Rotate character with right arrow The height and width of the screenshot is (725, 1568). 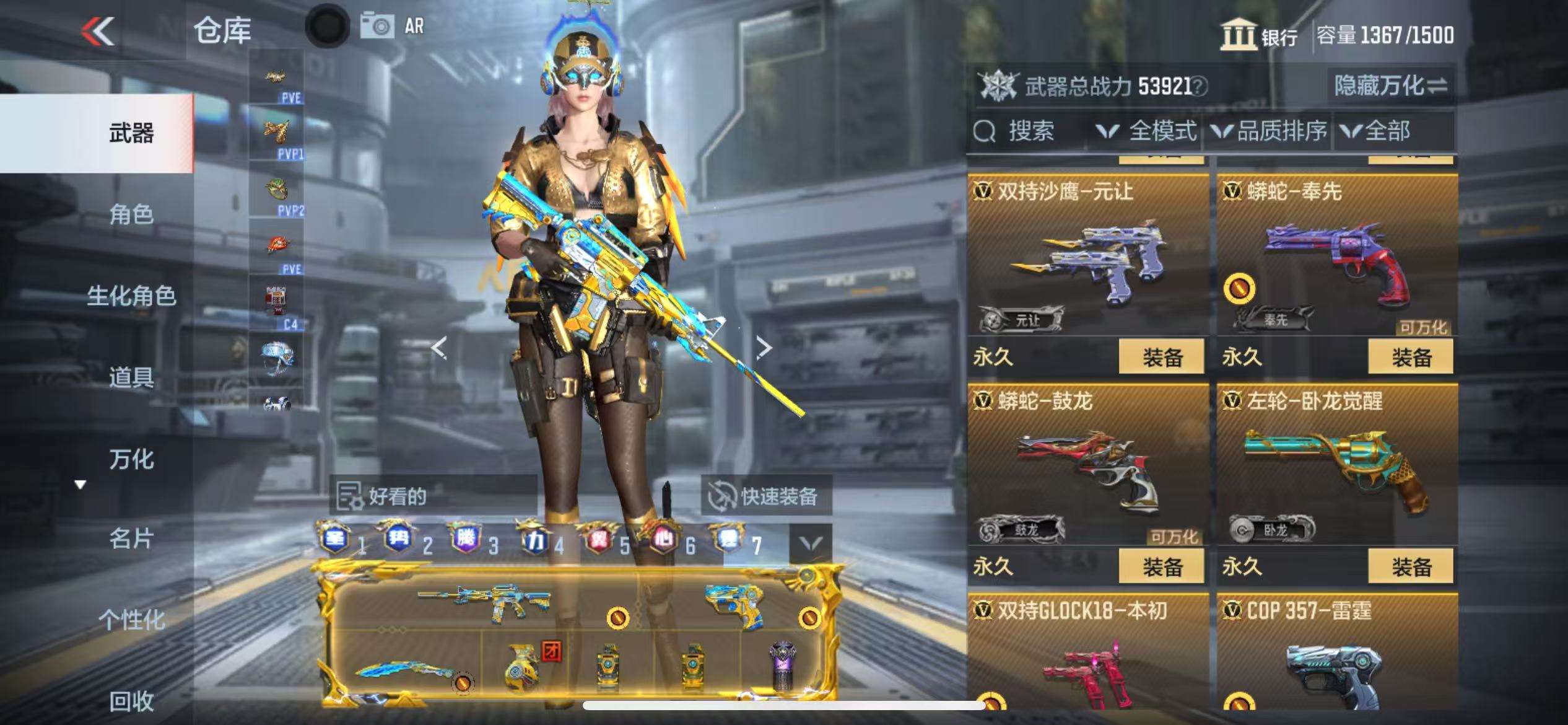[764, 348]
